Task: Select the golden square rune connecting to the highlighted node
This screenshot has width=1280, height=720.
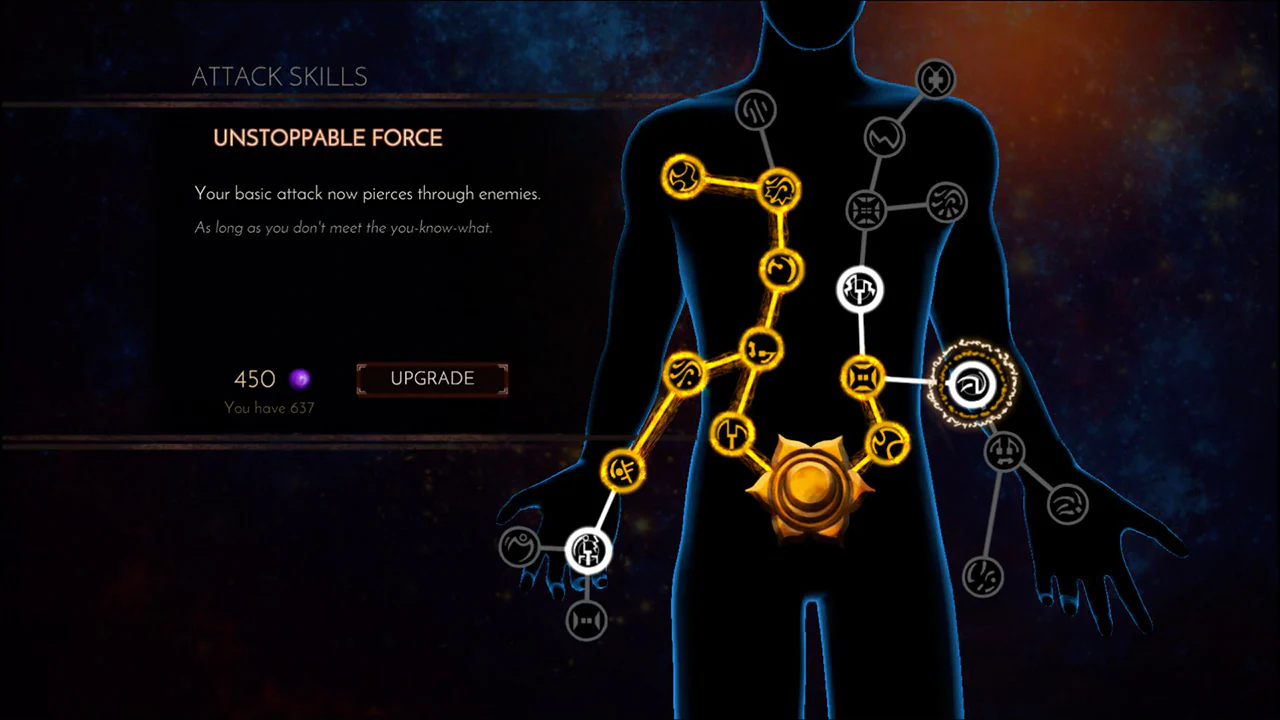Action: tap(862, 377)
